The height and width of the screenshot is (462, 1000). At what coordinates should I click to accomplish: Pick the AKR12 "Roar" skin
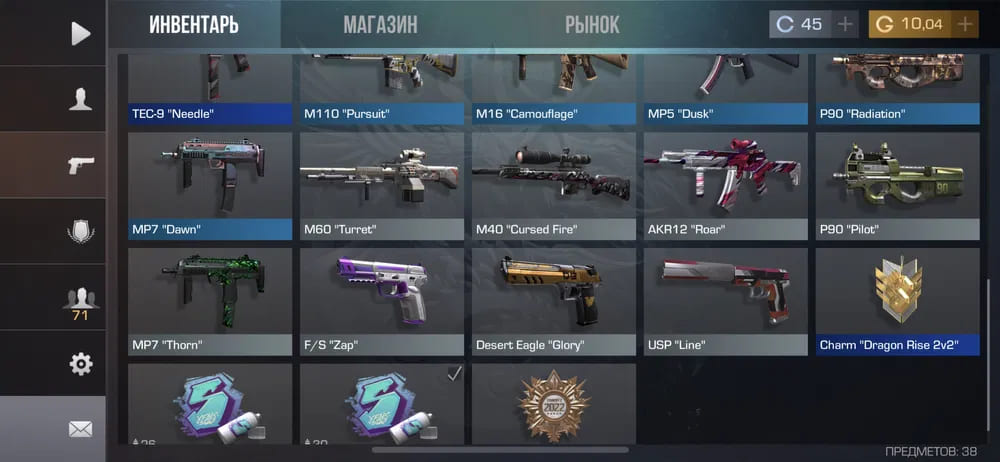726,185
